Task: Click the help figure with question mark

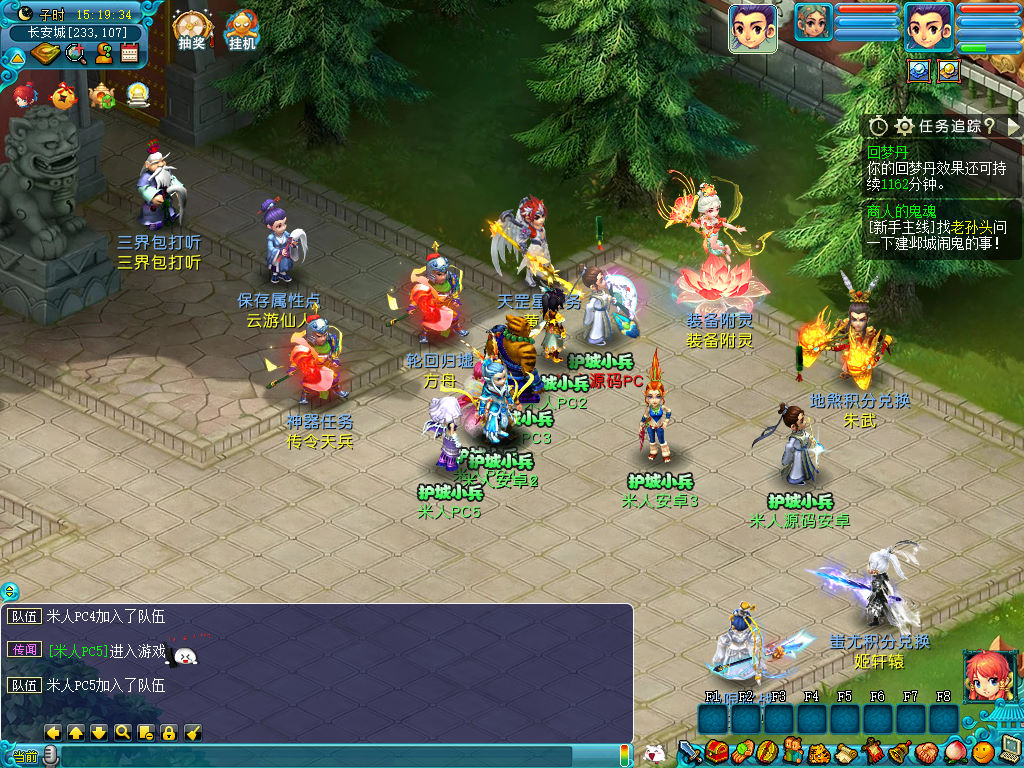Action: 103,53
